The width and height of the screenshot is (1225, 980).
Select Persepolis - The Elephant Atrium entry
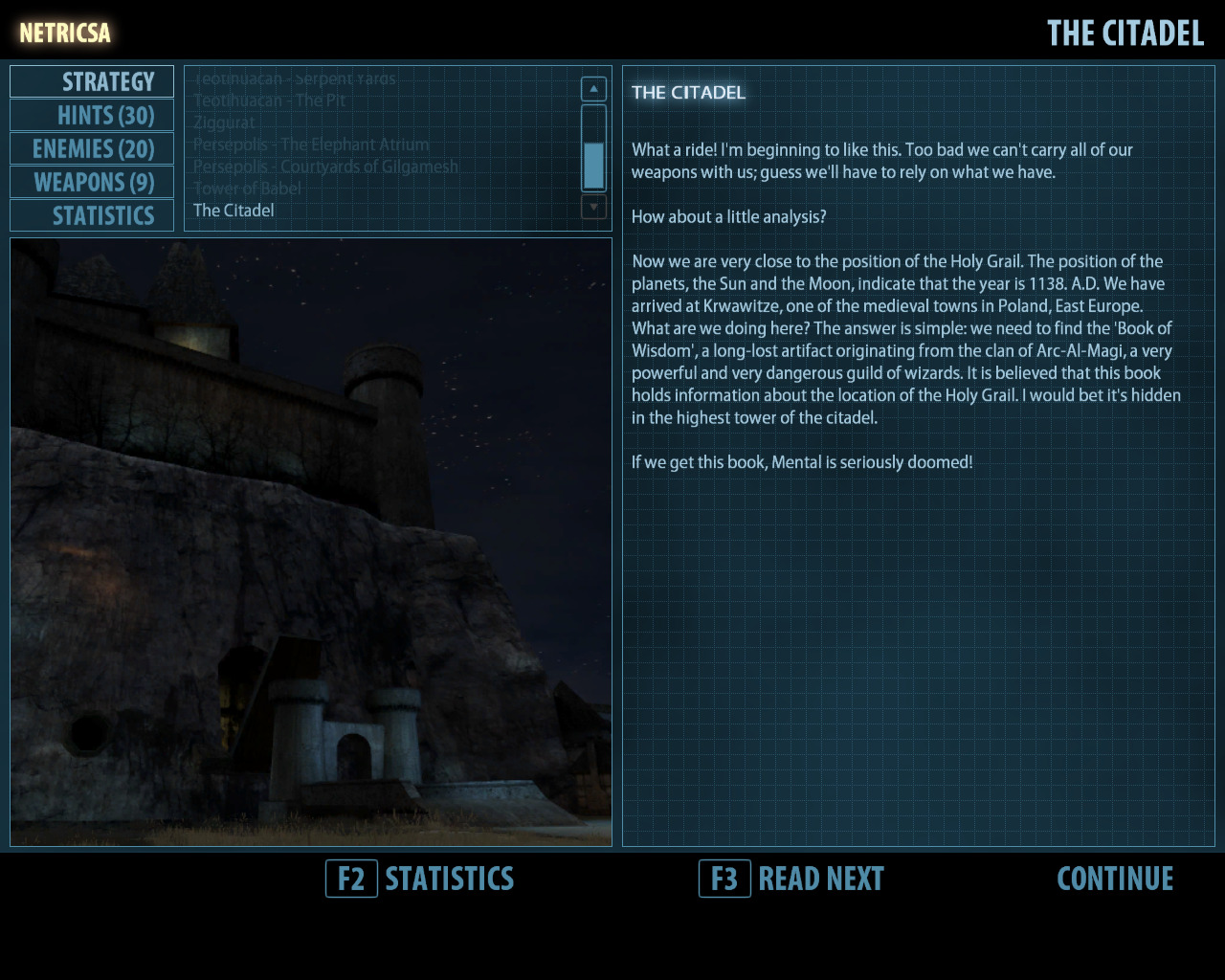[x=311, y=145]
